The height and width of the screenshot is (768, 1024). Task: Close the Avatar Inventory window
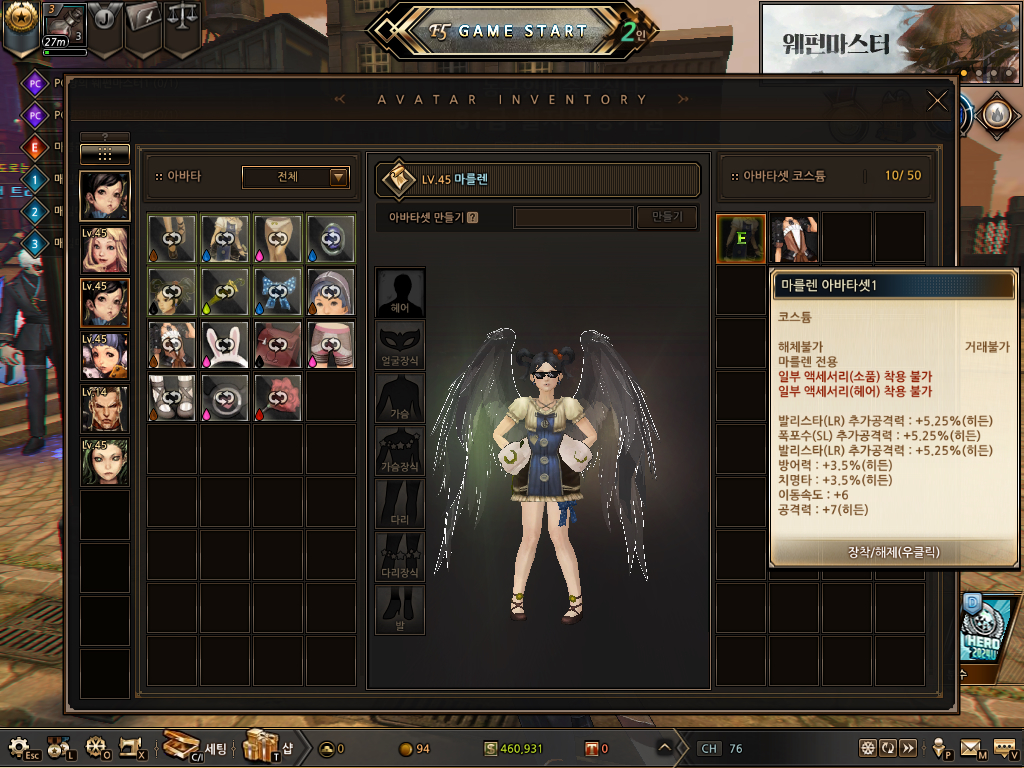click(x=937, y=100)
